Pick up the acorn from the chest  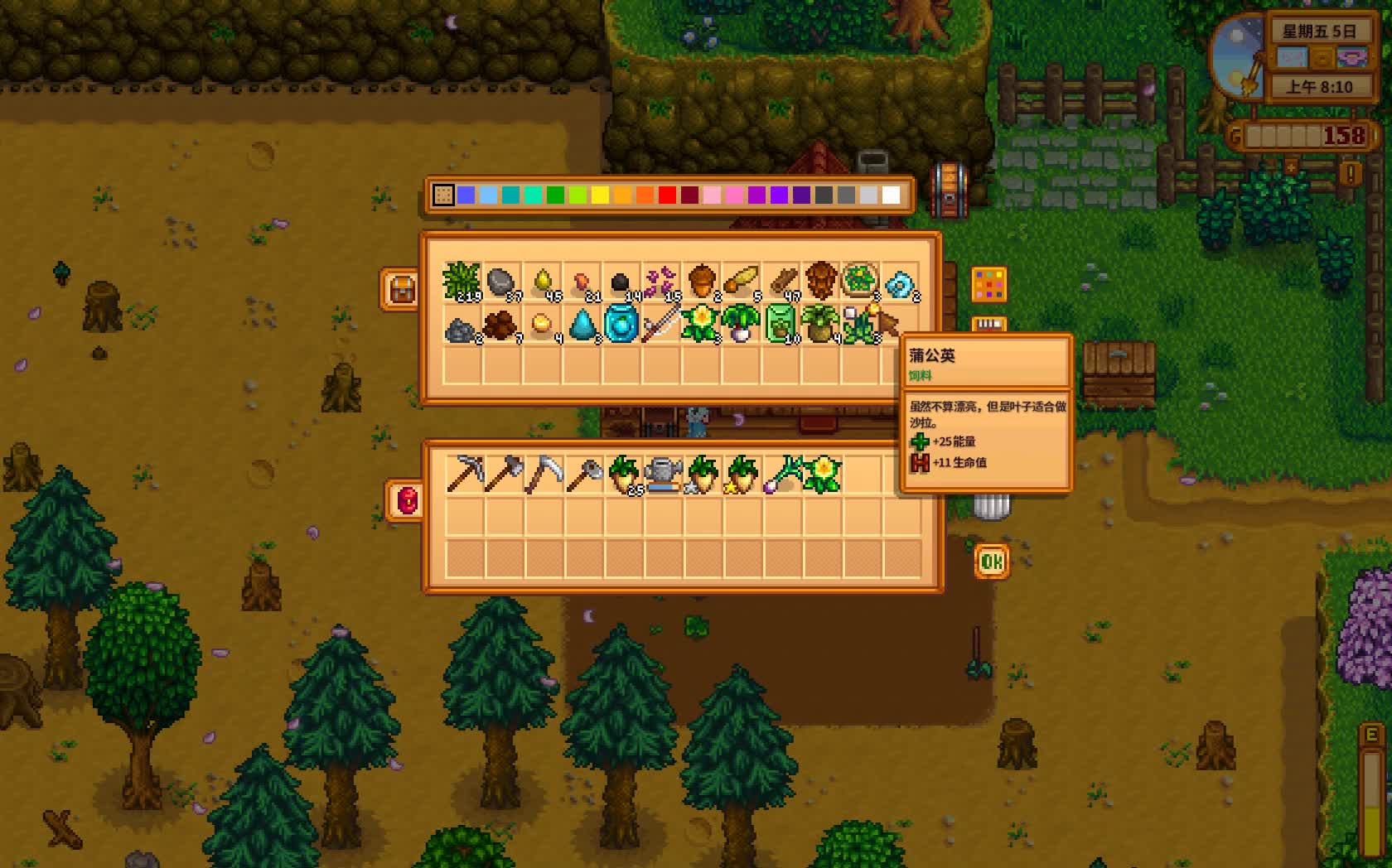[x=701, y=282]
